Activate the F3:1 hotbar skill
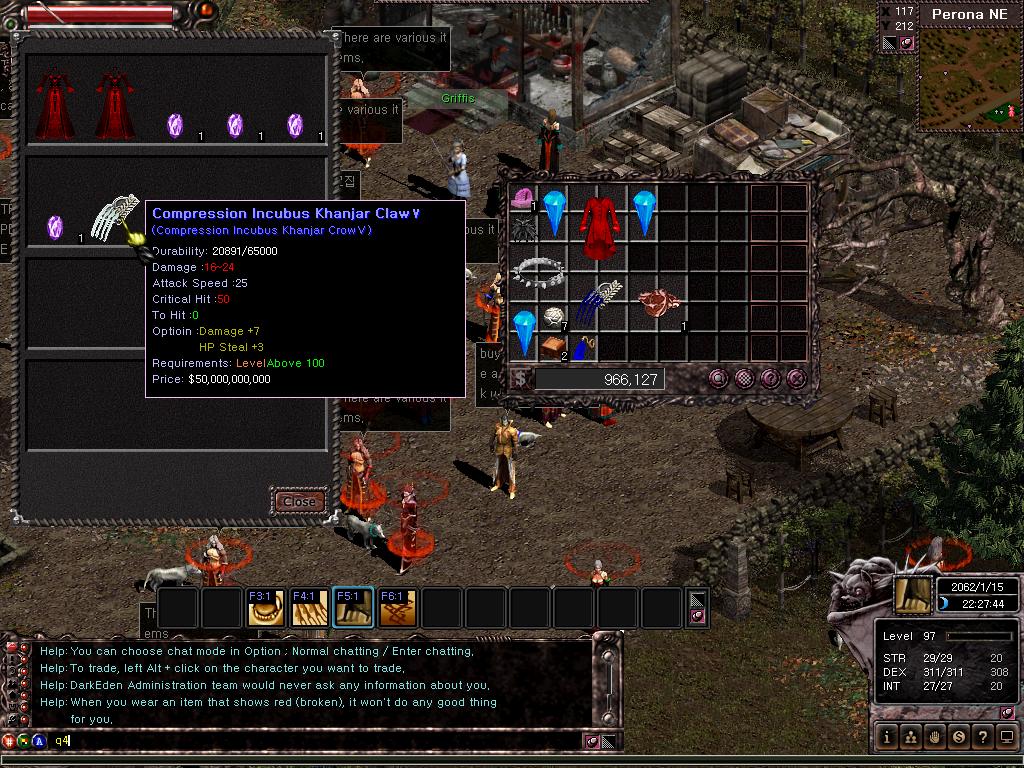The width and height of the screenshot is (1024, 768). point(265,608)
